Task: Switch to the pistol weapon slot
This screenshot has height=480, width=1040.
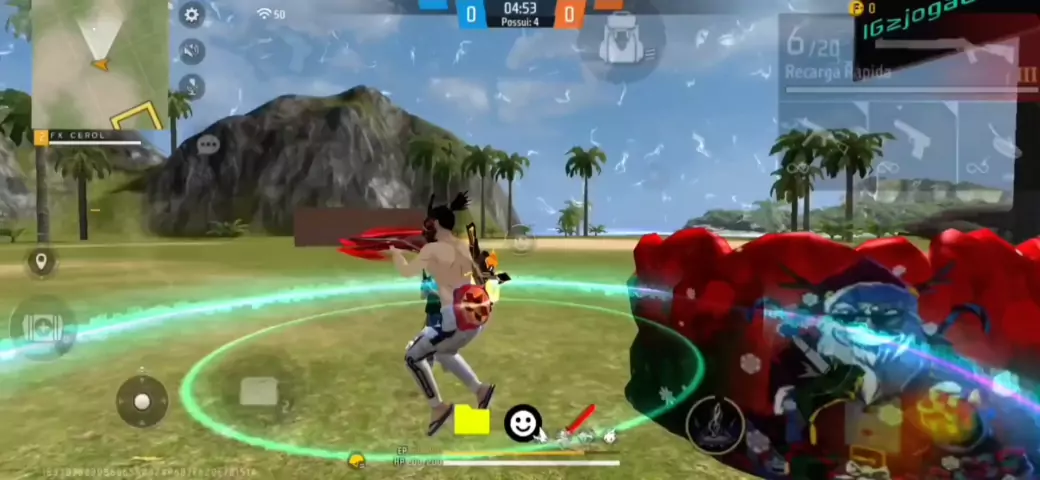Action: point(912,132)
